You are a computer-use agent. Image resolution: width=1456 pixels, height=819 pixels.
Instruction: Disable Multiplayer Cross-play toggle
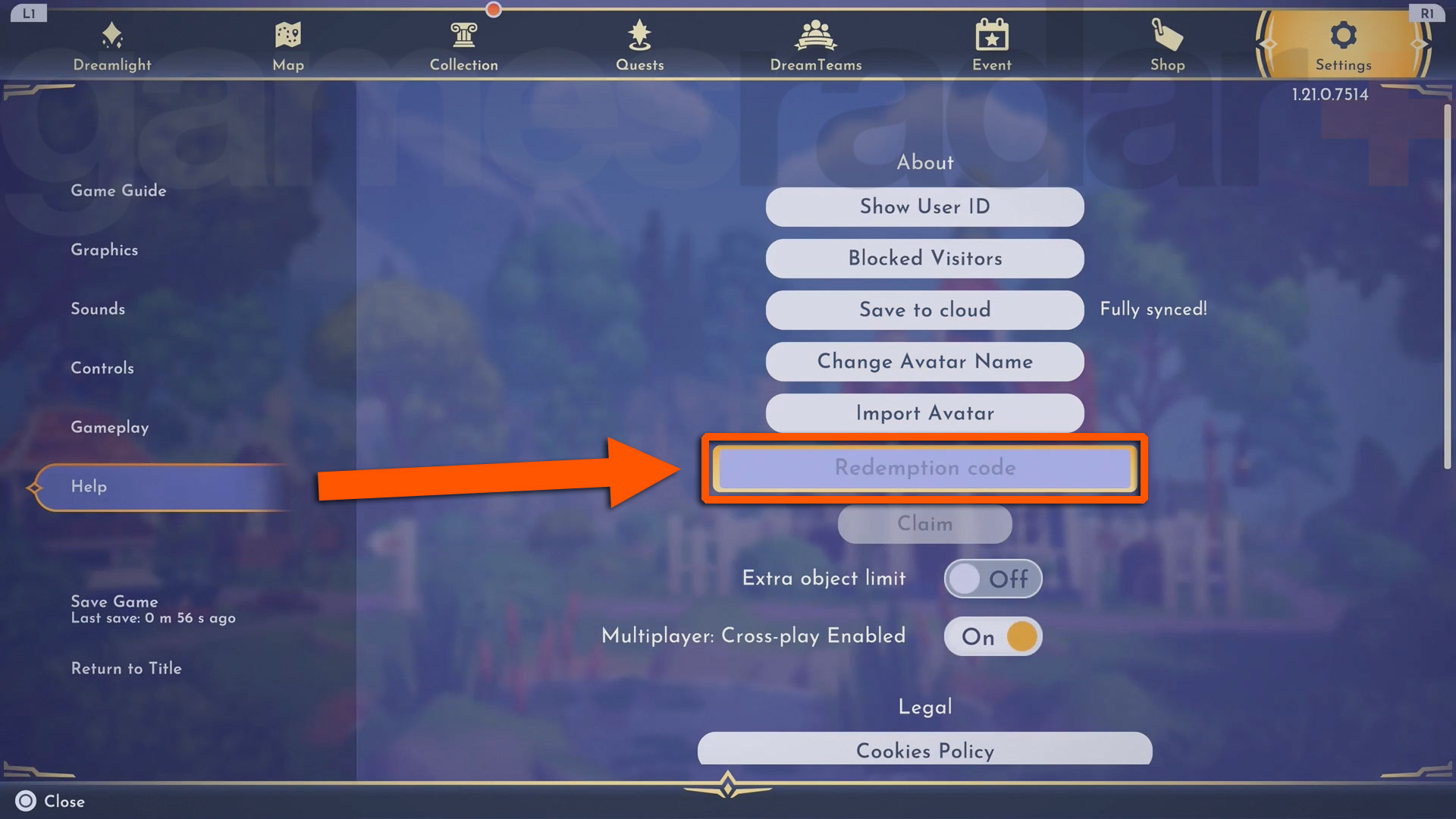(993, 636)
